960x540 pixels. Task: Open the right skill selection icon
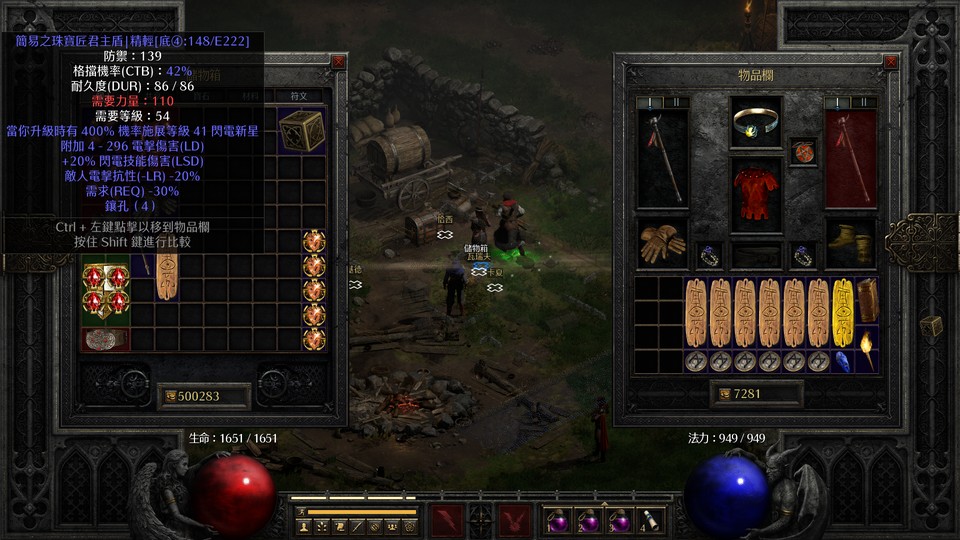coord(514,519)
